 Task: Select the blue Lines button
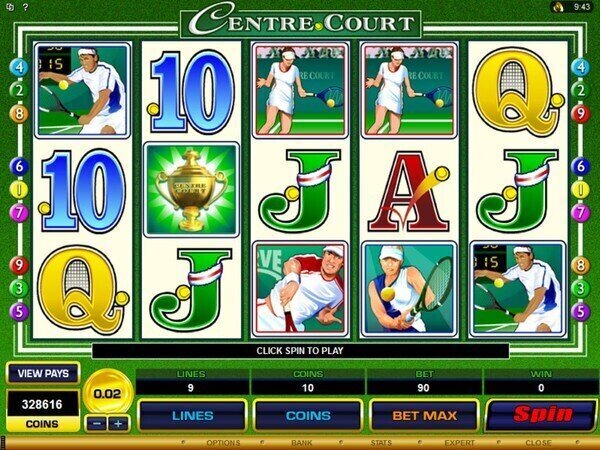pyautogui.click(x=192, y=414)
